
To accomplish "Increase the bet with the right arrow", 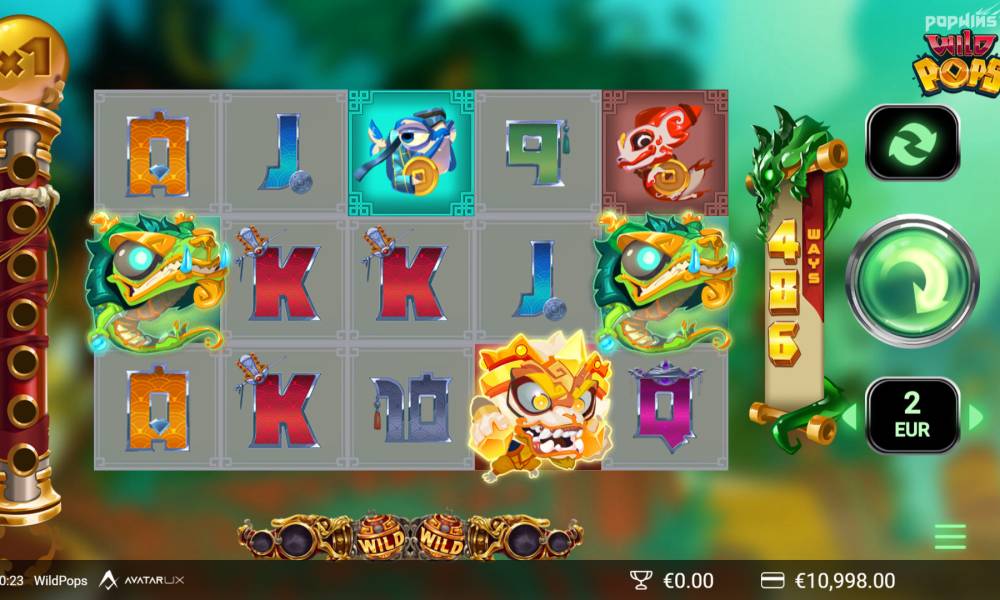I will [976, 417].
